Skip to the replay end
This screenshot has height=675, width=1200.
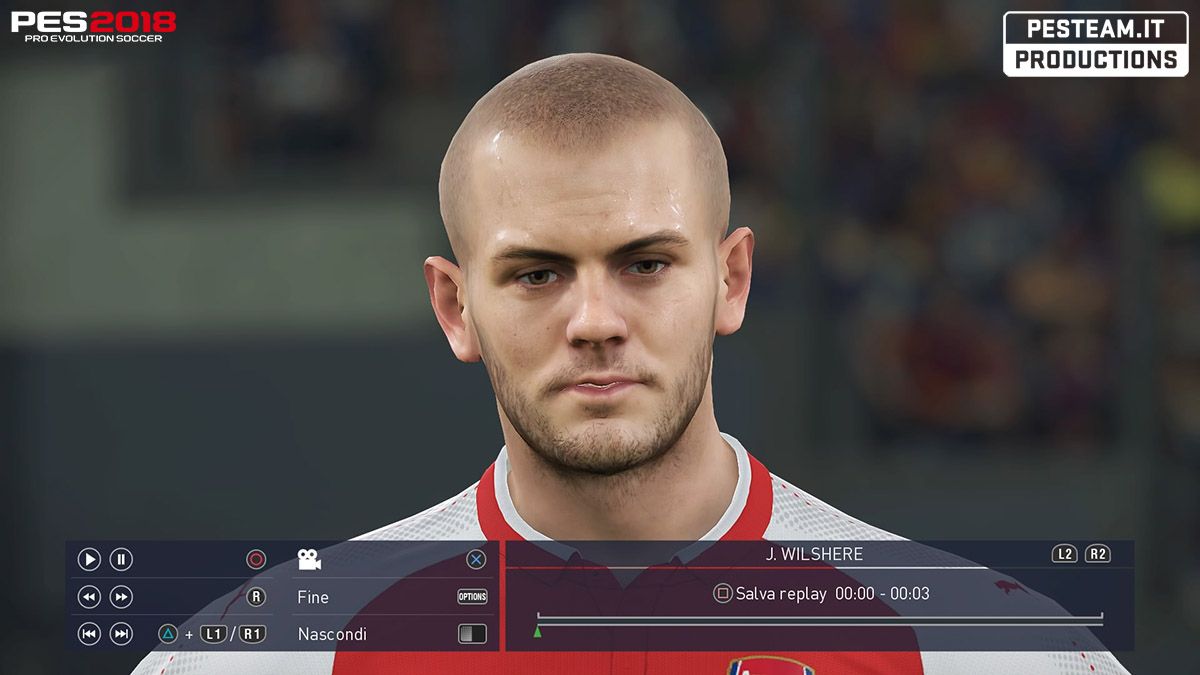[x=121, y=633]
